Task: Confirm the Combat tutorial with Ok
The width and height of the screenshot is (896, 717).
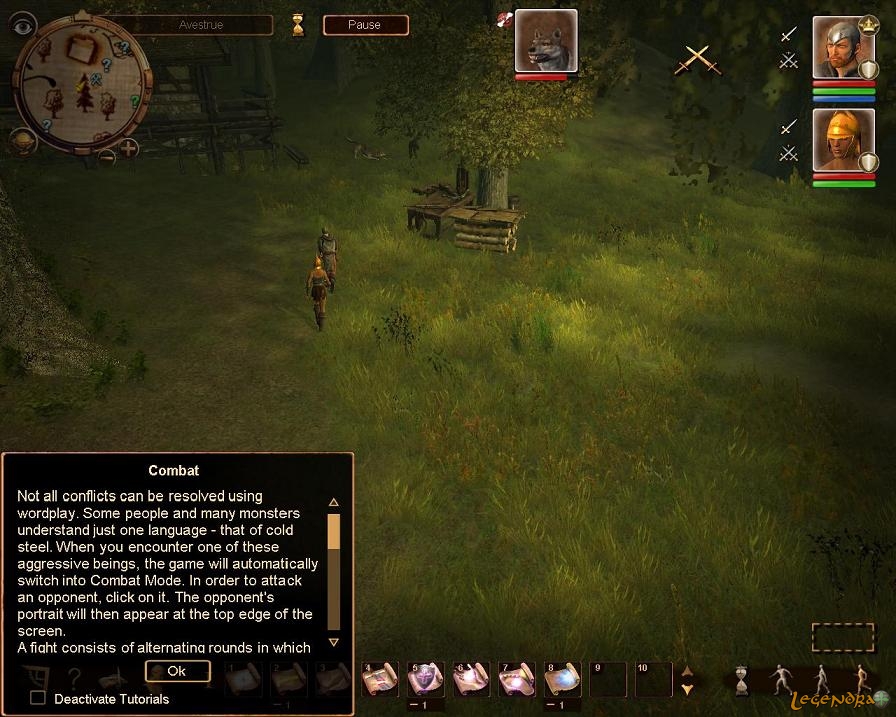Action: (177, 671)
